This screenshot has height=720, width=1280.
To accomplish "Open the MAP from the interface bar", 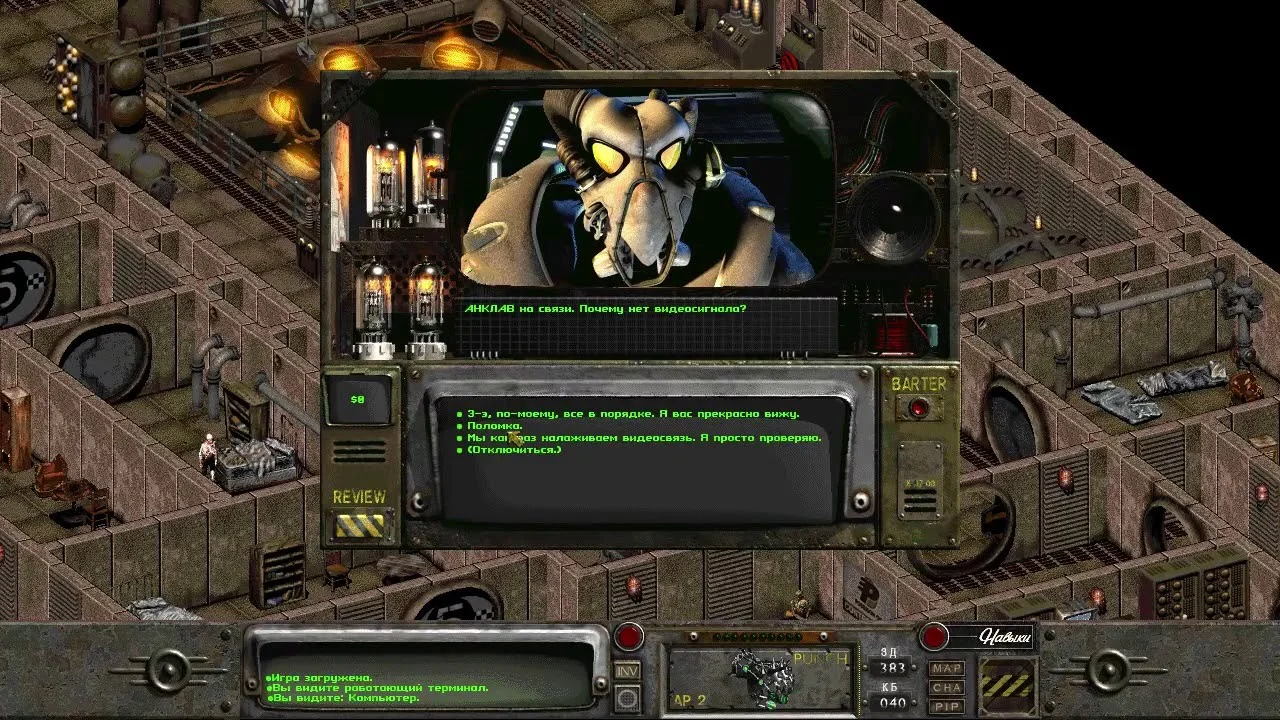I will [946, 668].
